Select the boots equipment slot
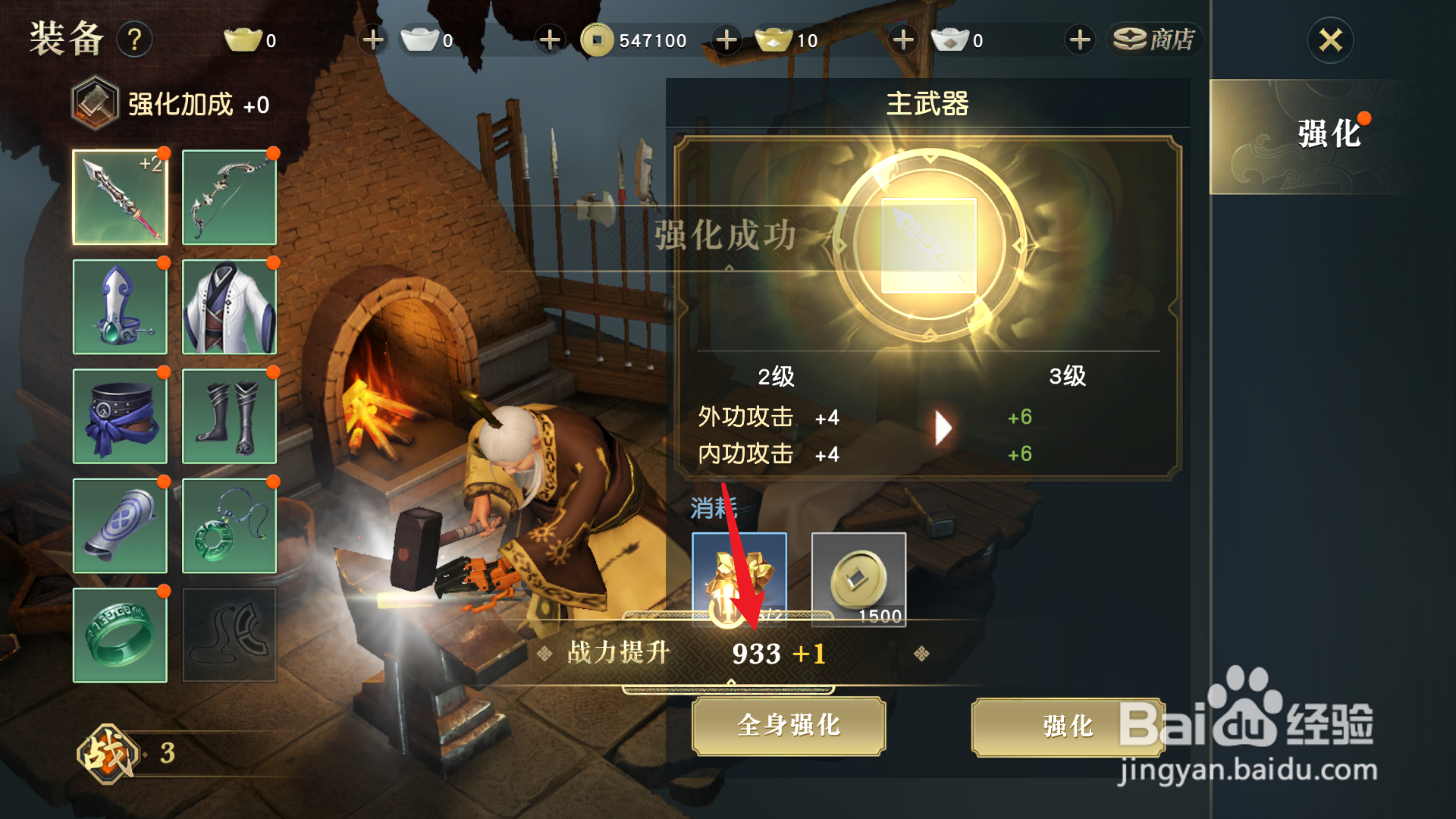1456x819 pixels. click(229, 416)
